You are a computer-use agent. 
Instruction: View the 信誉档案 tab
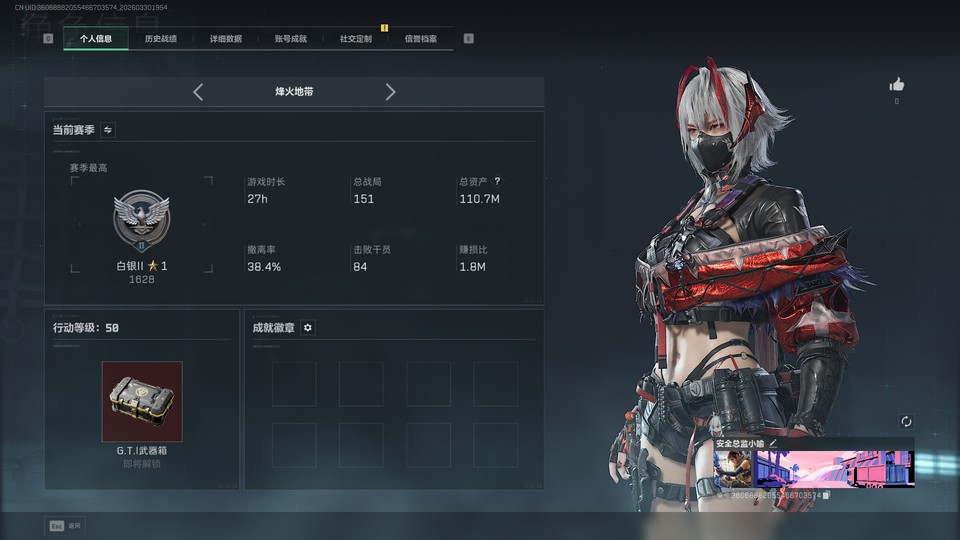(x=420, y=39)
